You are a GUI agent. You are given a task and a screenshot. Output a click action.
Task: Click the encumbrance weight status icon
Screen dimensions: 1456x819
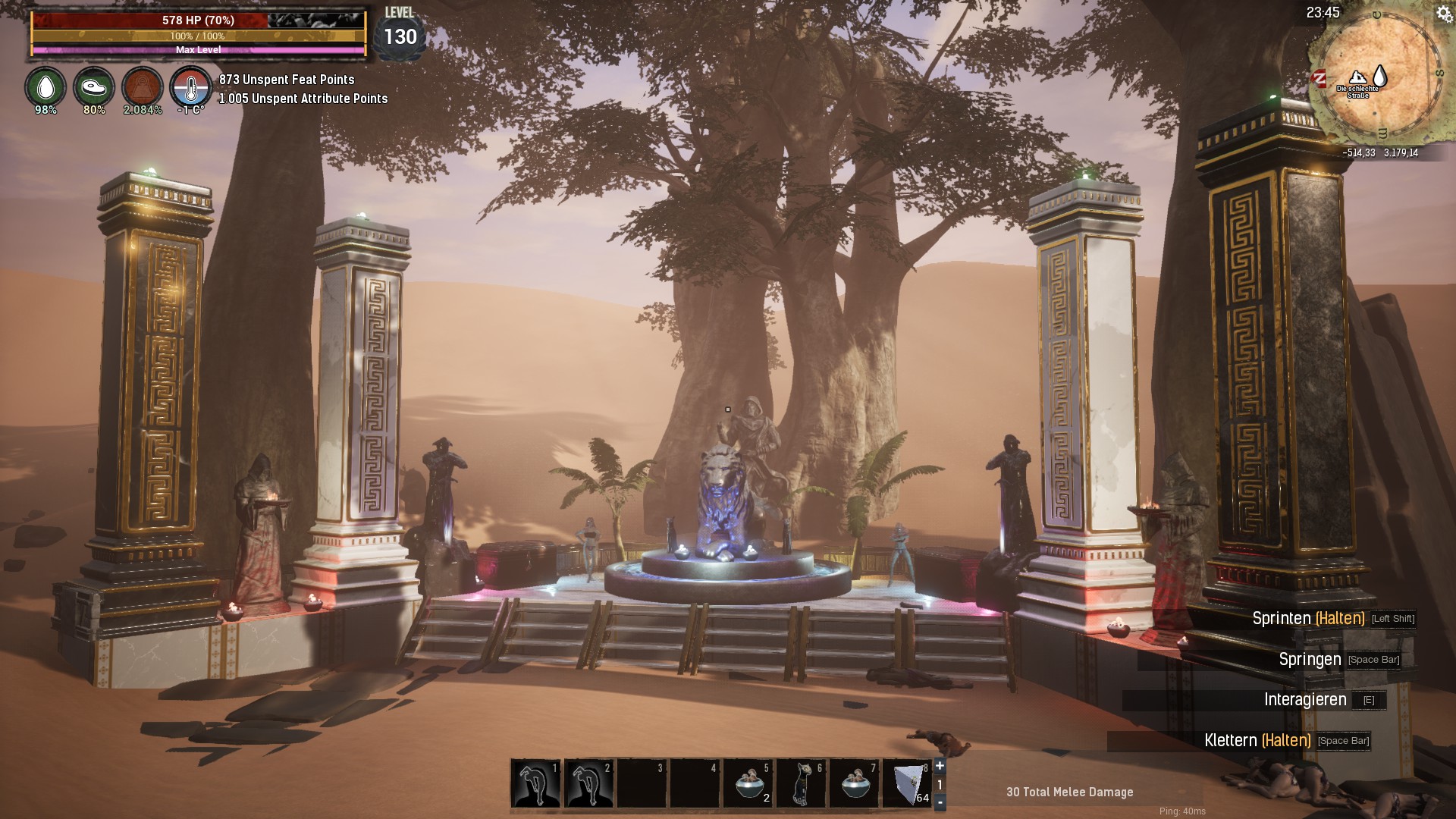[143, 87]
